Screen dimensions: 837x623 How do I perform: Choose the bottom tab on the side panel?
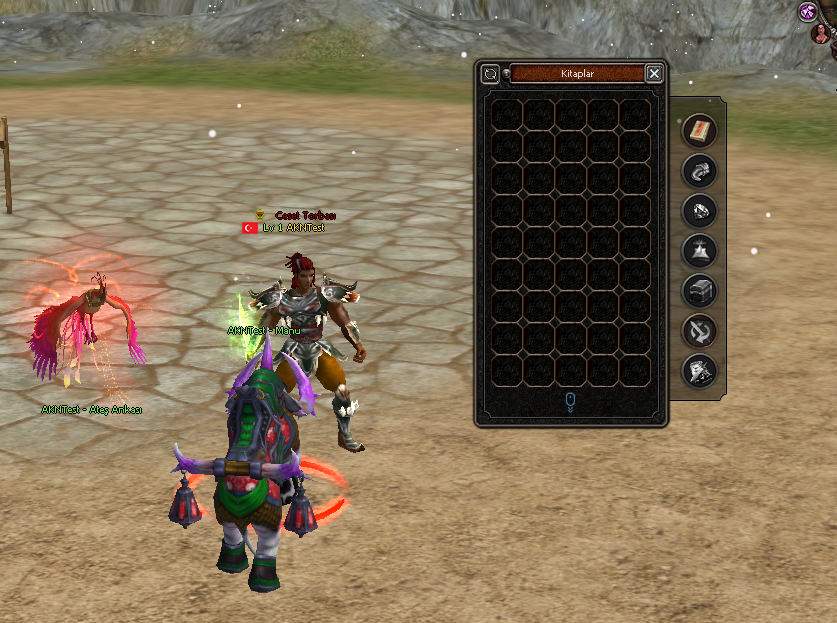pyautogui.click(x=699, y=371)
